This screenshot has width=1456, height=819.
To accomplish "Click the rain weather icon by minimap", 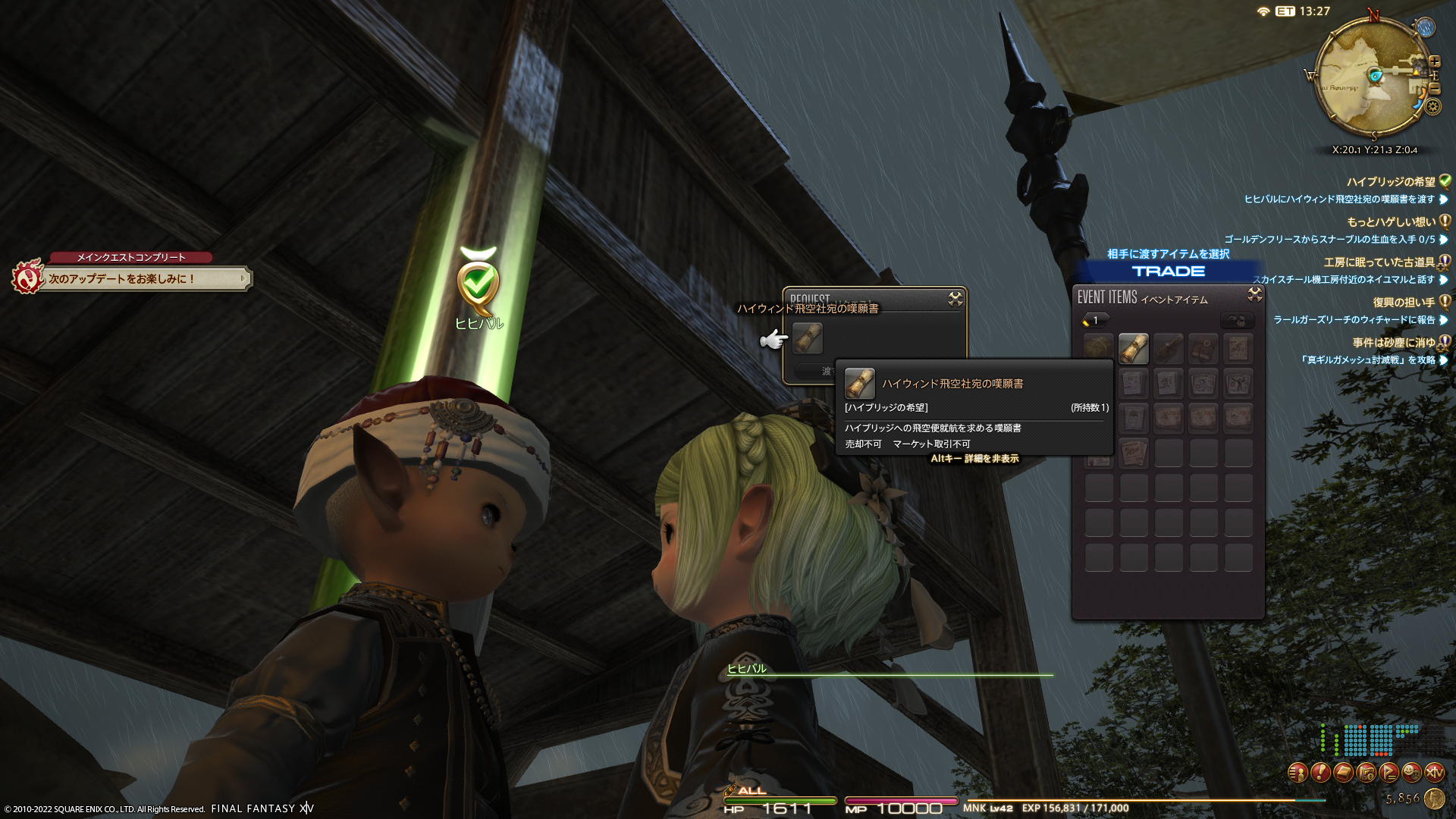I will pyautogui.click(x=1426, y=28).
